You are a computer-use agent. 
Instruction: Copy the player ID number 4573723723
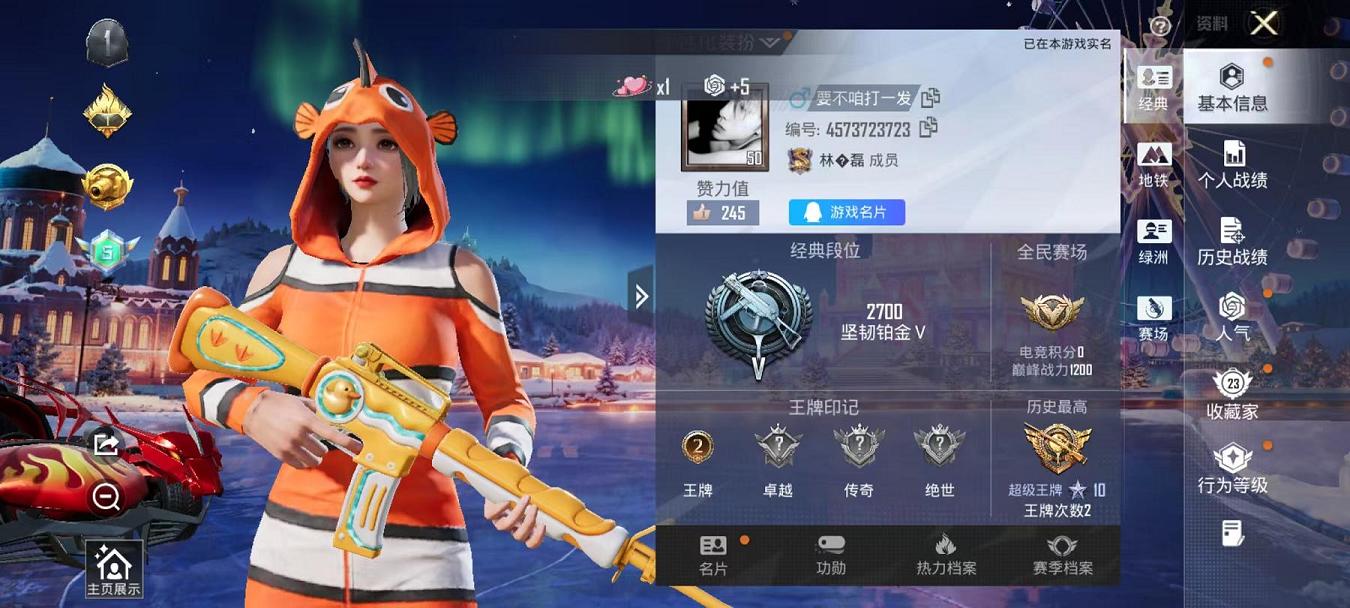coord(928,128)
